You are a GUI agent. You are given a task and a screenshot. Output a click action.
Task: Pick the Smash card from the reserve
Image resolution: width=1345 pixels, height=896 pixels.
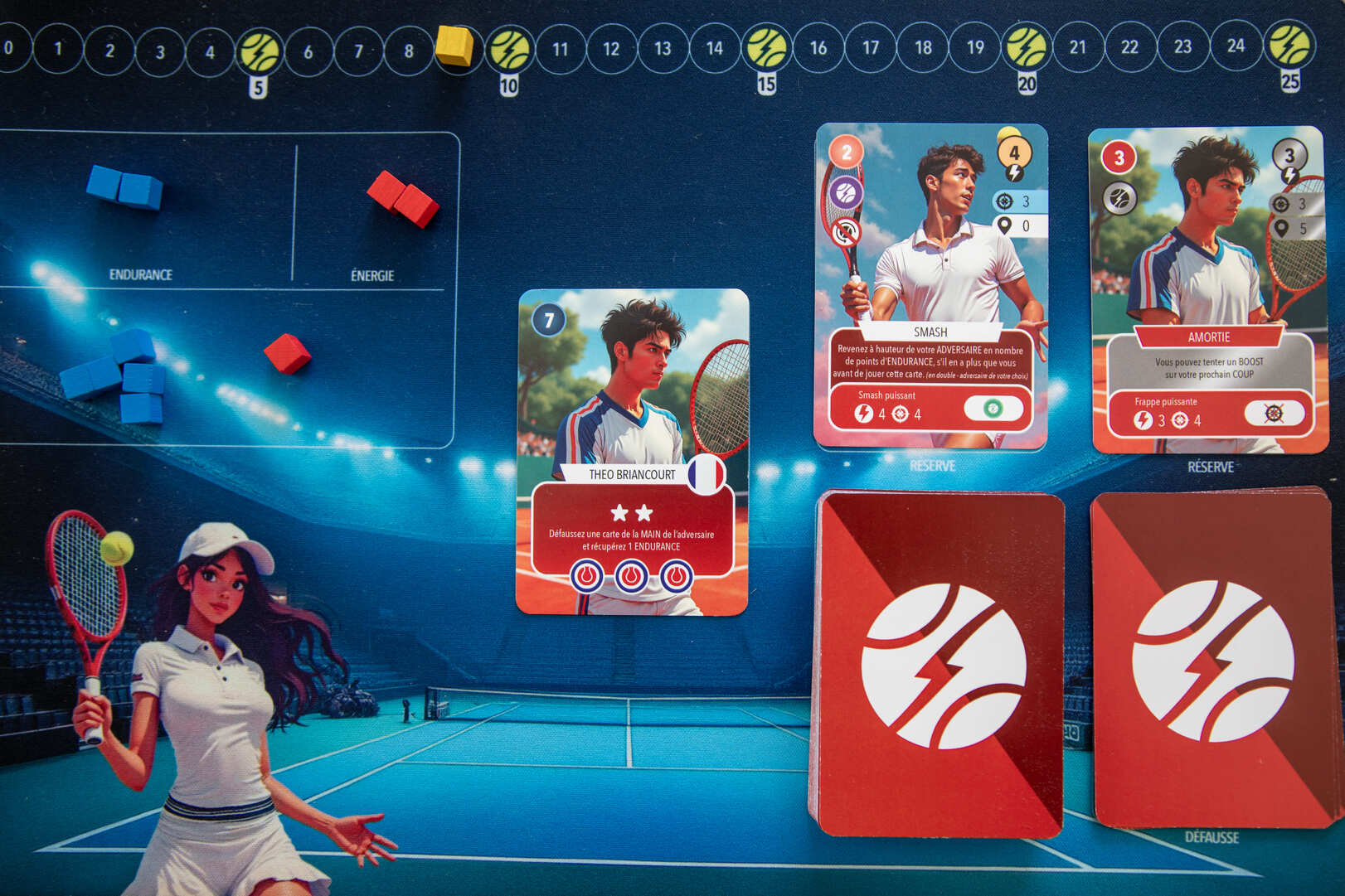[930, 286]
